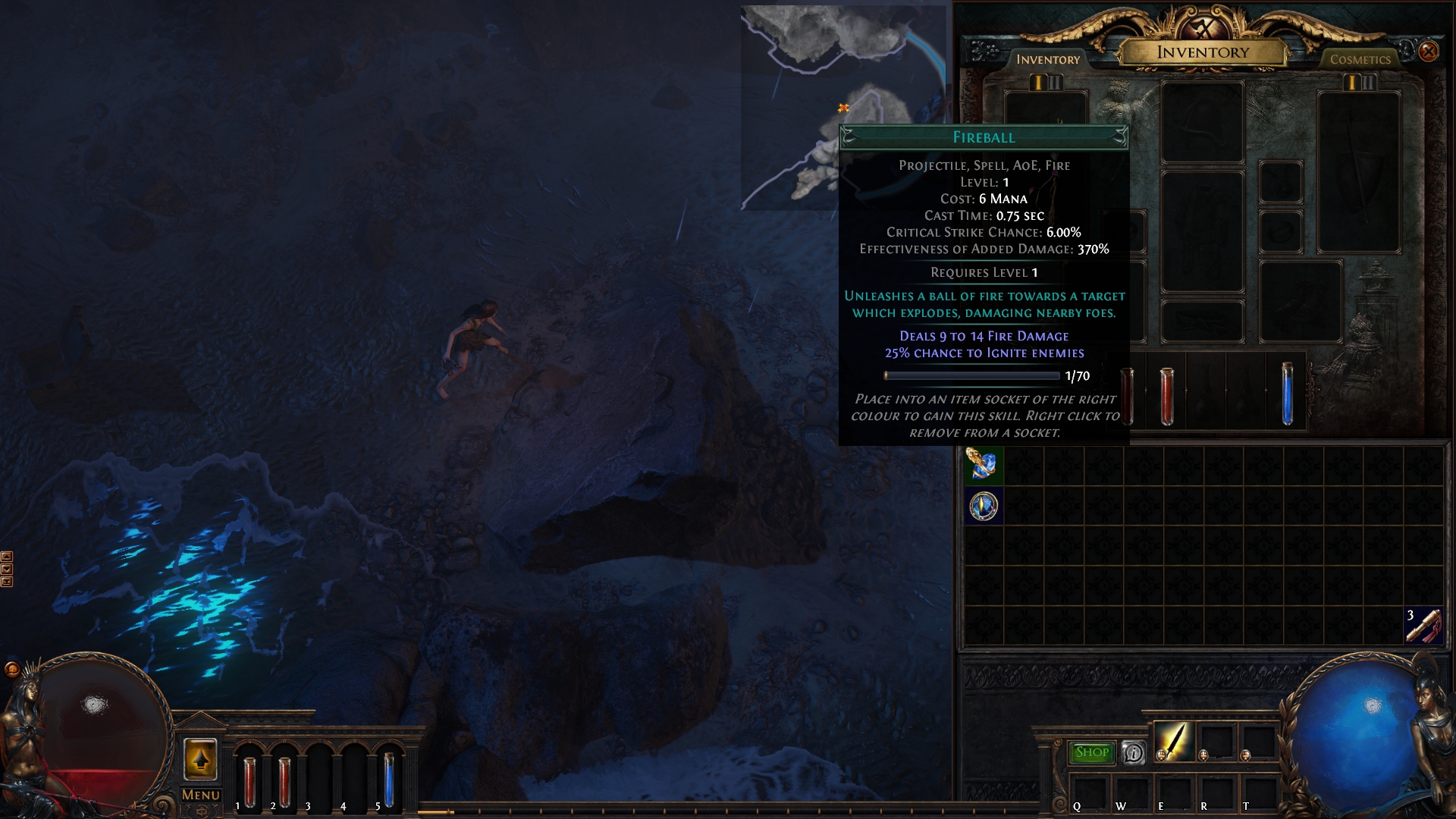The width and height of the screenshot is (1456, 819).
Task: Close the inventory panel
Action: (x=1429, y=52)
